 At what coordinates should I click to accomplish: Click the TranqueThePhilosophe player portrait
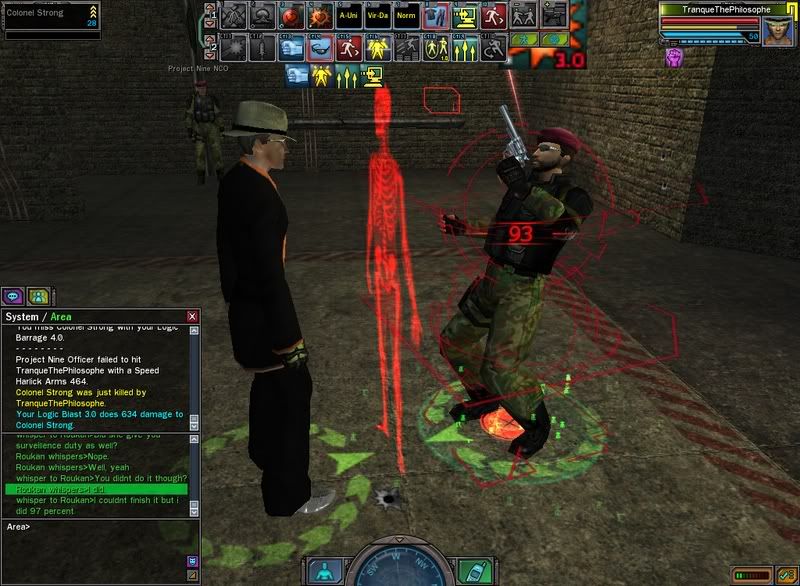[x=778, y=26]
